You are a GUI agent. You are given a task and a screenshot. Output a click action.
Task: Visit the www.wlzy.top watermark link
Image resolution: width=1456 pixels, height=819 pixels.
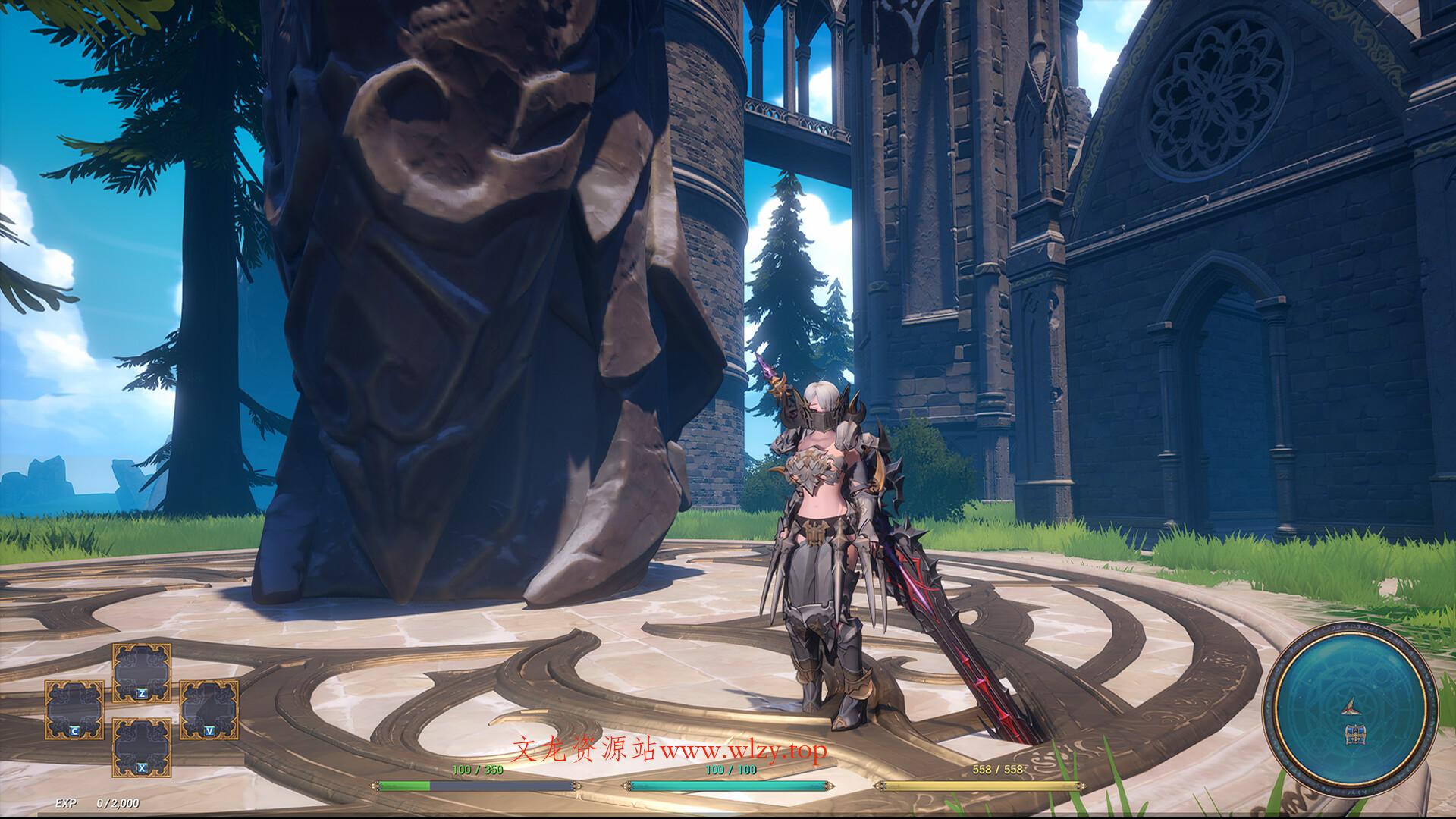tap(747, 751)
